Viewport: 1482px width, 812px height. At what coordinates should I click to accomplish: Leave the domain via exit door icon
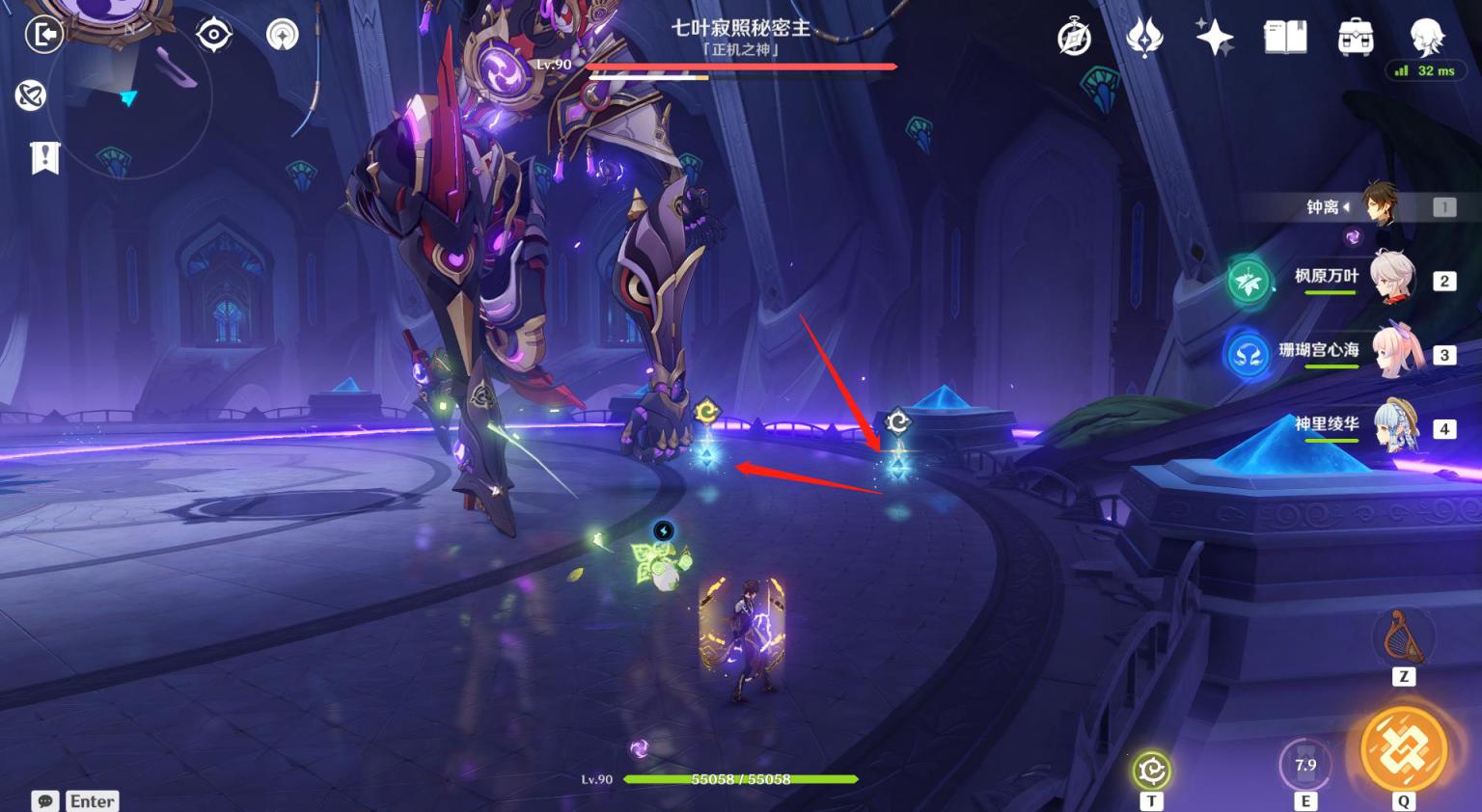point(44,36)
